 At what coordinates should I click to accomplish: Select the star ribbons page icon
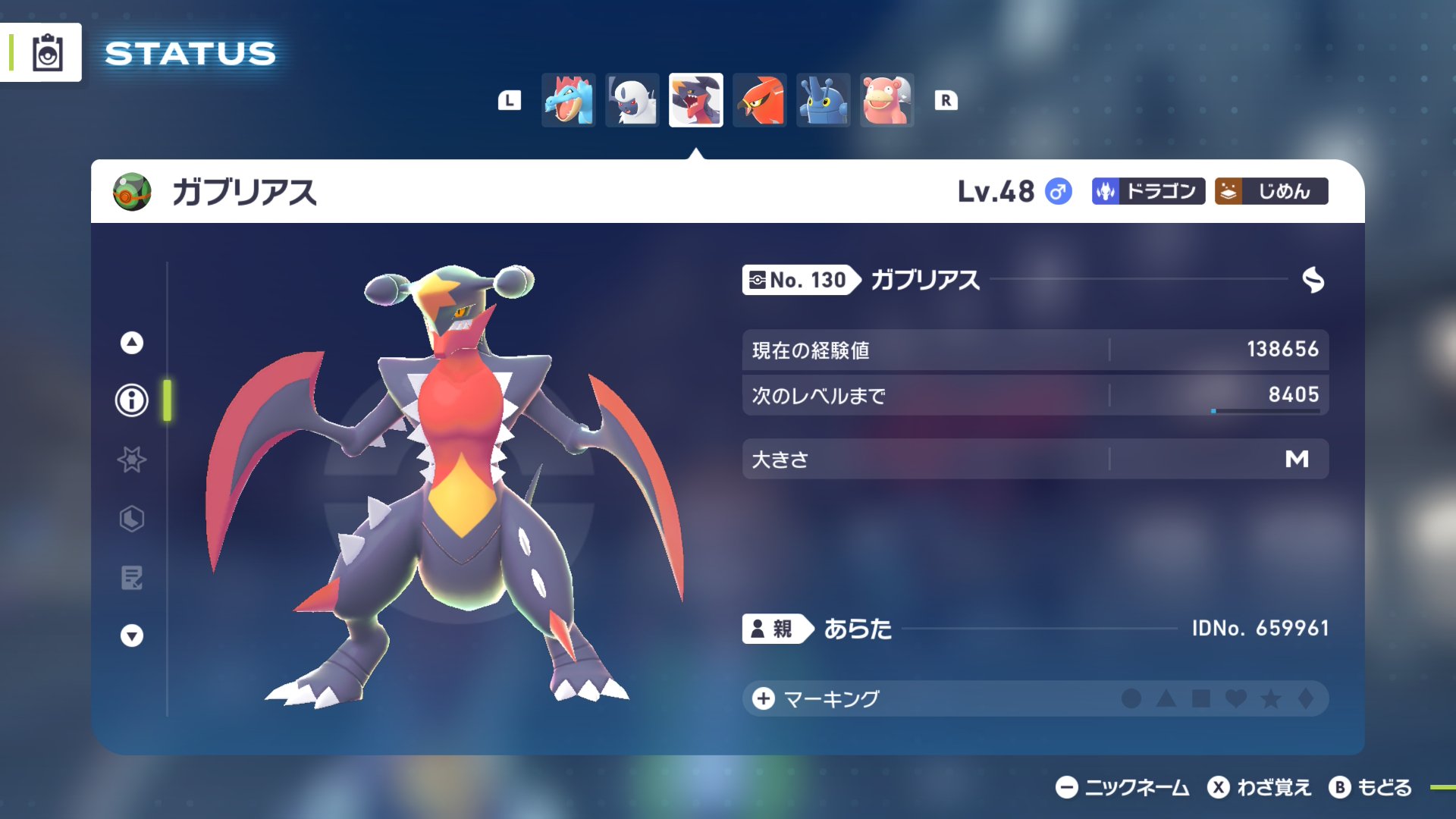coord(130,460)
